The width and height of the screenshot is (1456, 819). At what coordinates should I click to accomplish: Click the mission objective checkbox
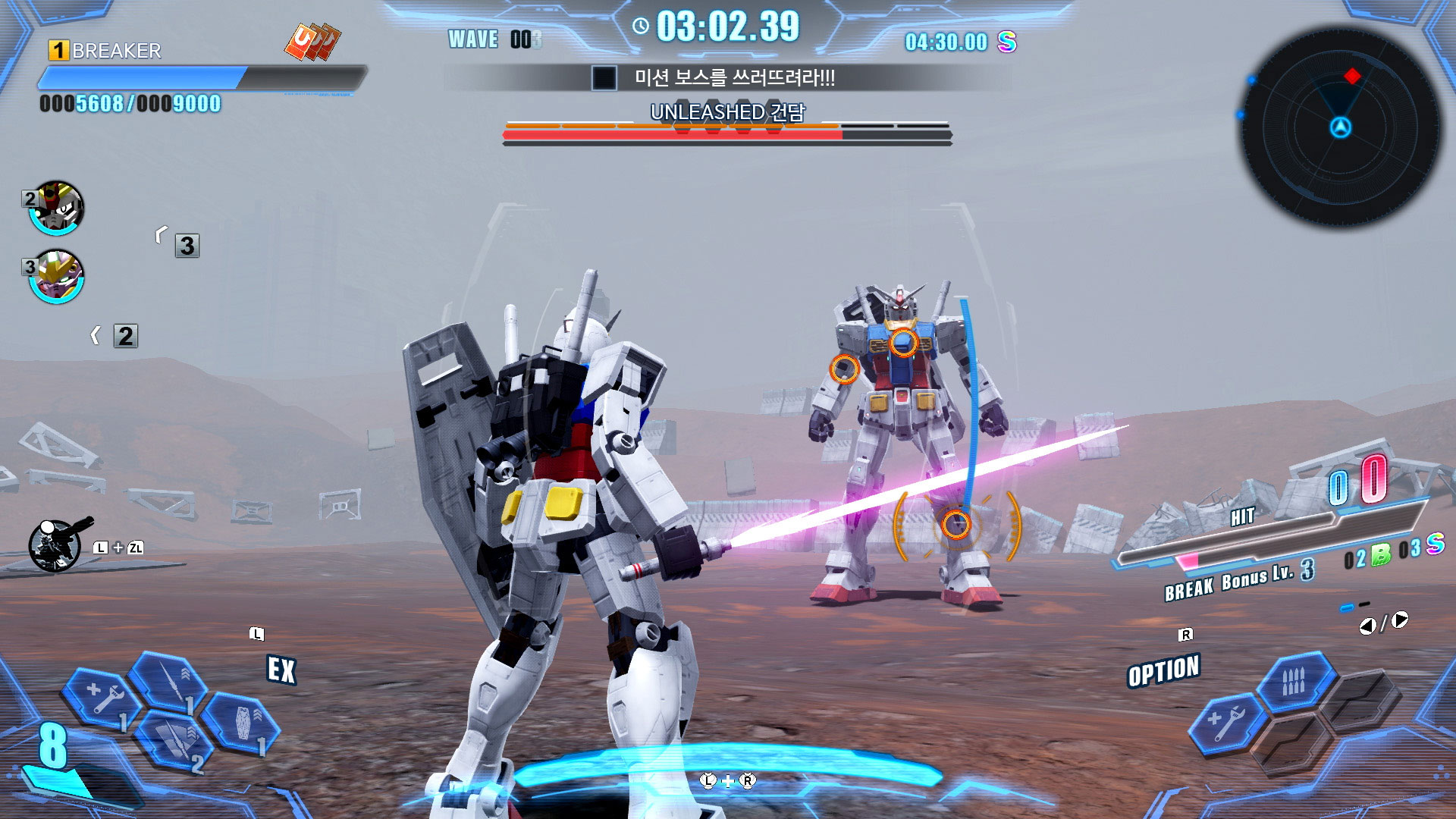pos(604,78)
